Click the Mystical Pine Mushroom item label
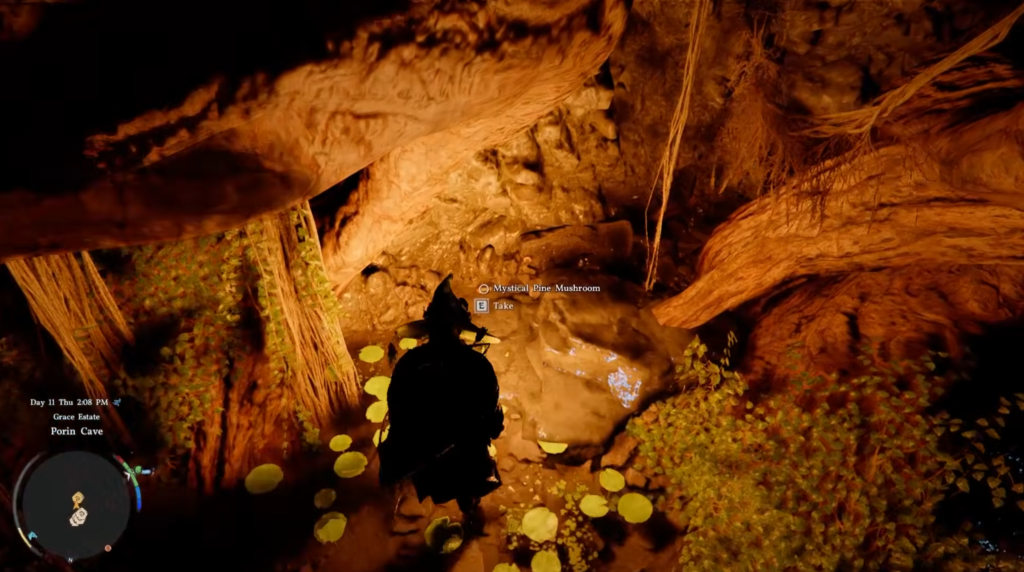 (546, 288)
